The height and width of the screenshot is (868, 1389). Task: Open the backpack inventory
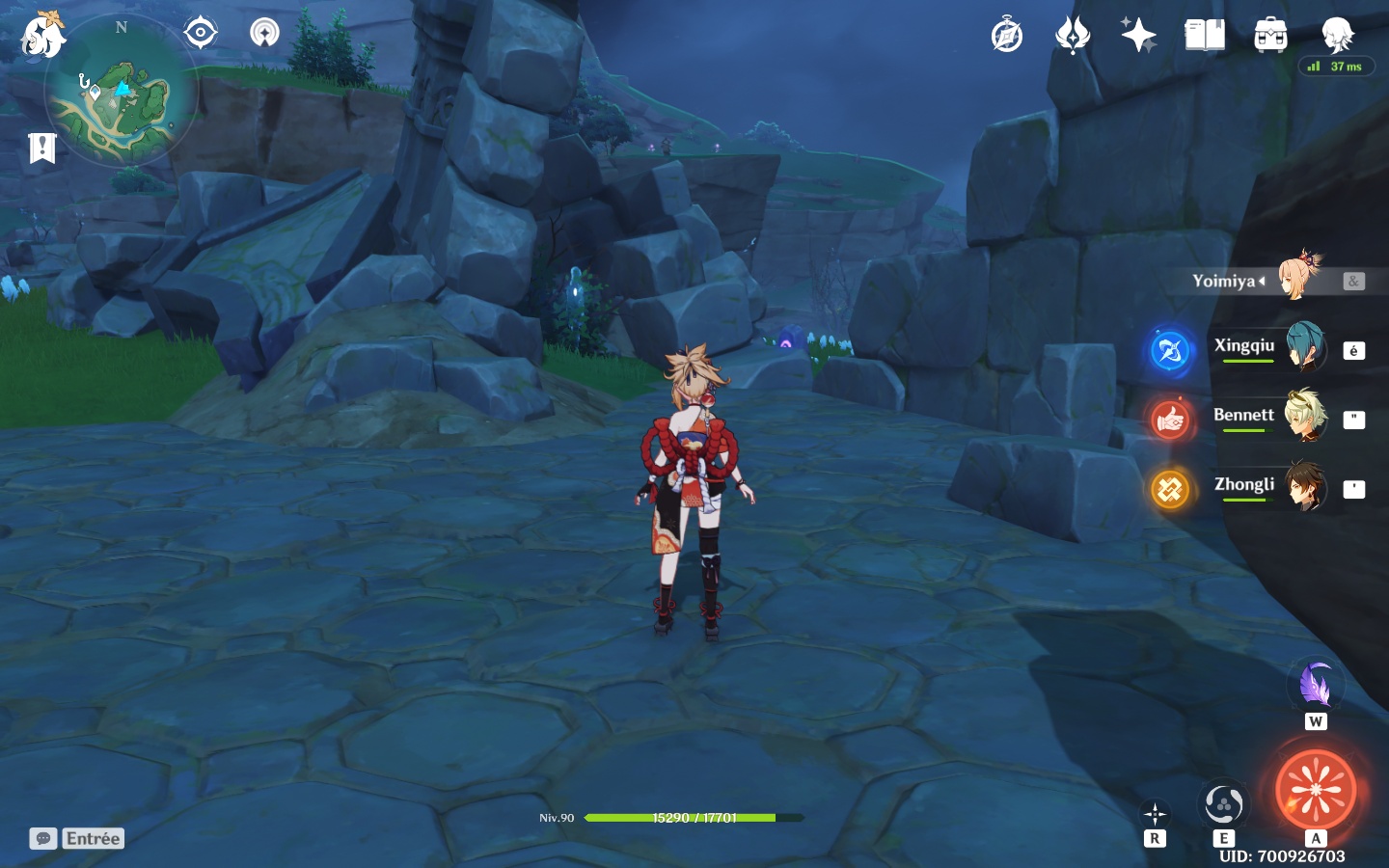click(1270, 37)
